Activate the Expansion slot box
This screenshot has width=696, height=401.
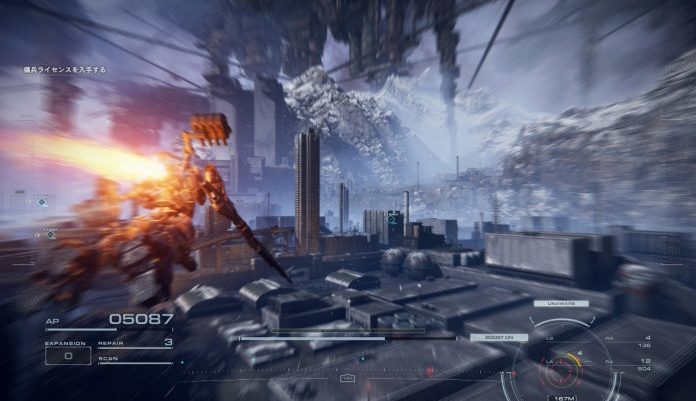[x=68, y=355]
